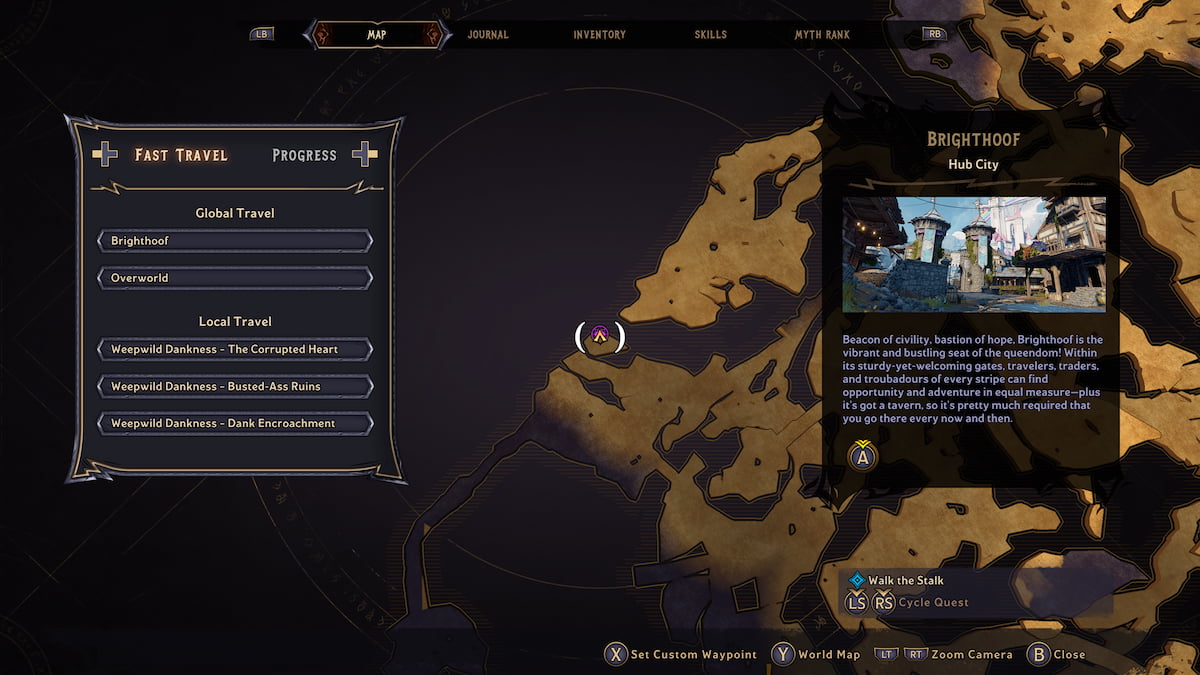Viewport: 1200px width, 675px height.
Task: Switch to the Map tab
Action: pos(376,35)
